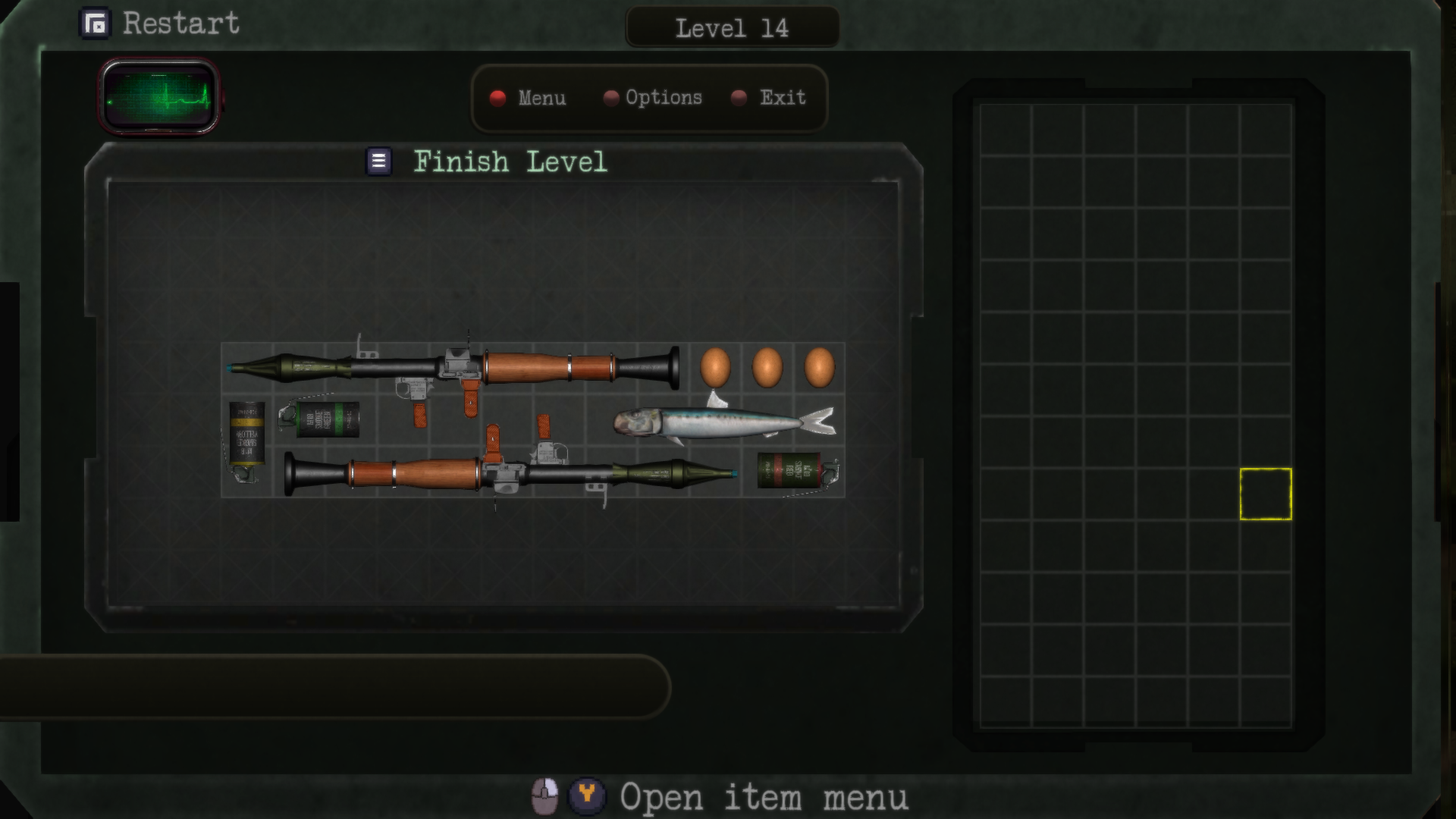
Task: Pick up the leftmost brown egg
Action: click(x=714, y=367)
